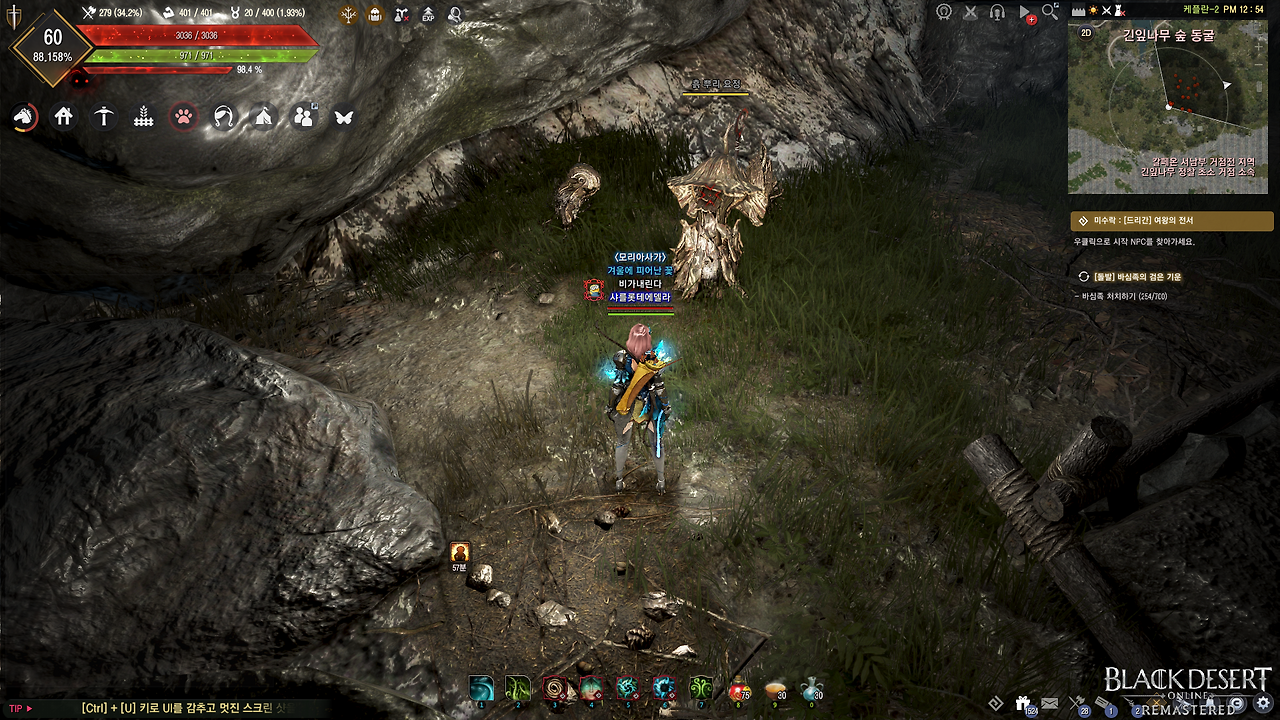This screenshot has width=1280, height=720.
Task: Consume the tea bowl item in slot 9
Action: 774,689
